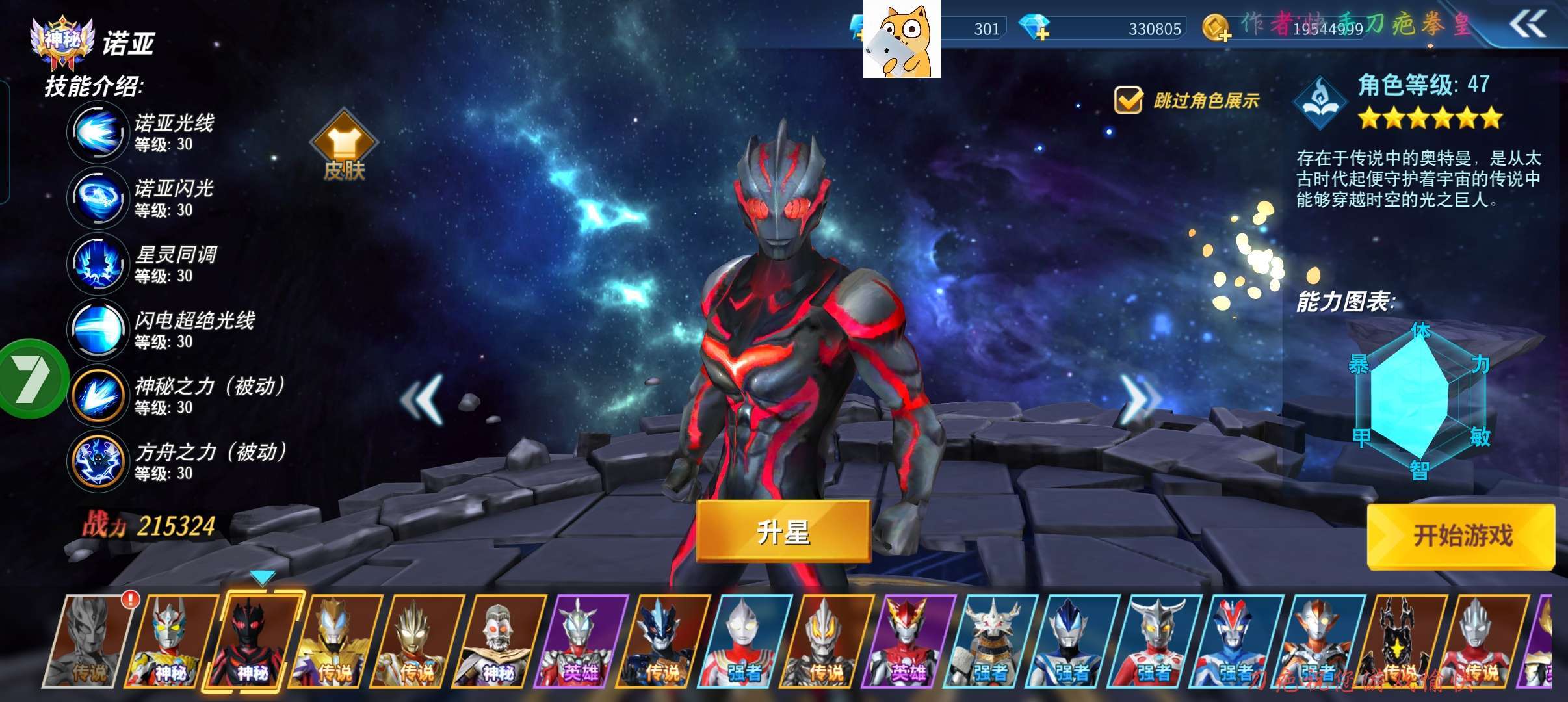1568x702 pixels.
Task: Select the 诺亚光线 skill icon
Action: 98,133
